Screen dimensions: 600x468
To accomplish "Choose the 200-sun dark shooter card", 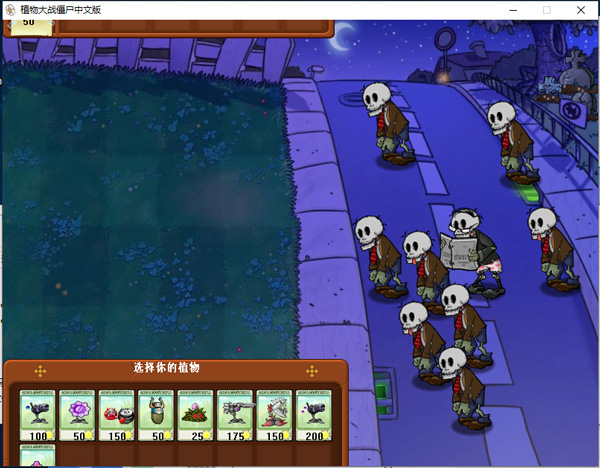I will pos(314,415).
